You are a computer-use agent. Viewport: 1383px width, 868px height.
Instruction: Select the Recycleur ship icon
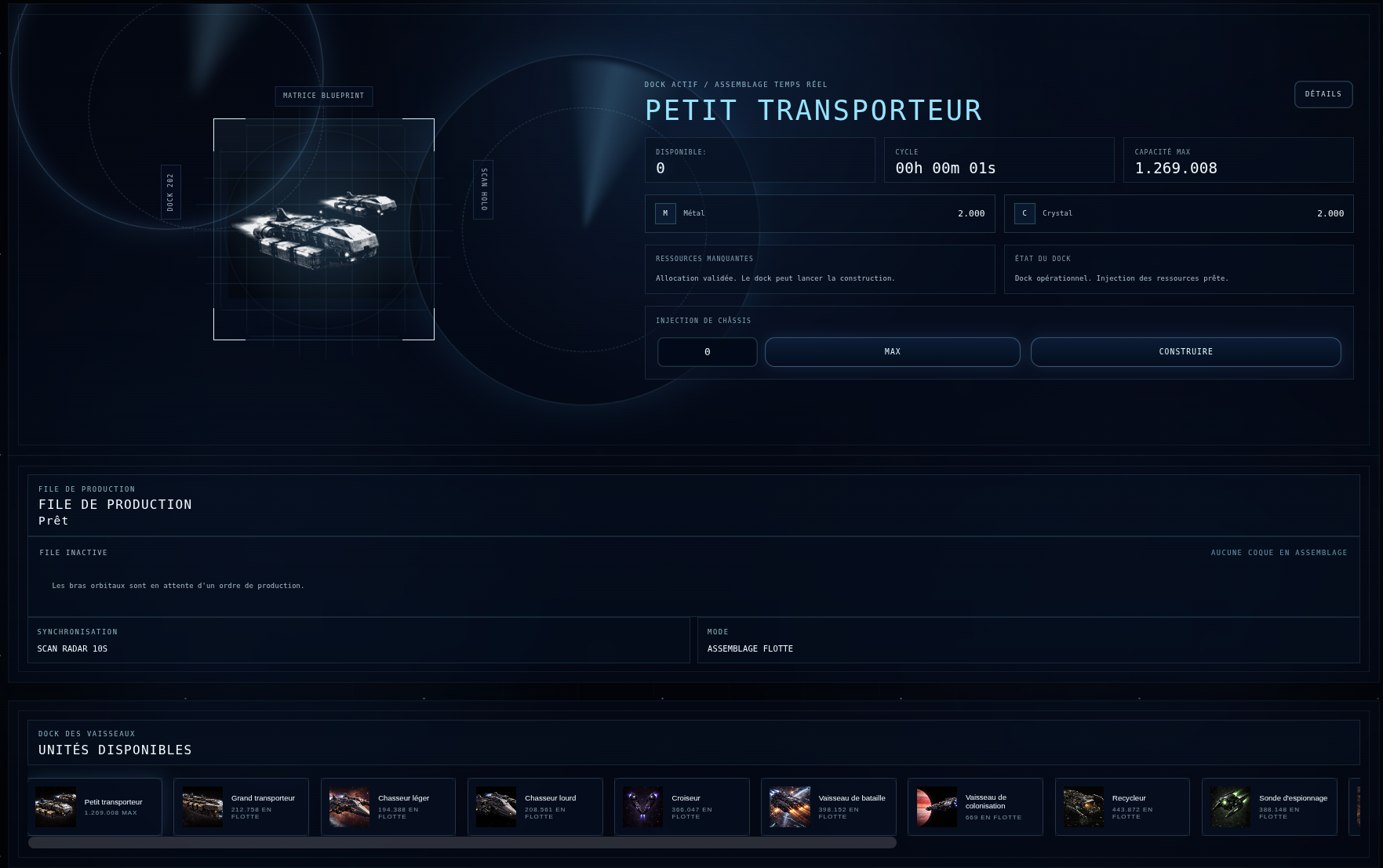[1083, 806]
